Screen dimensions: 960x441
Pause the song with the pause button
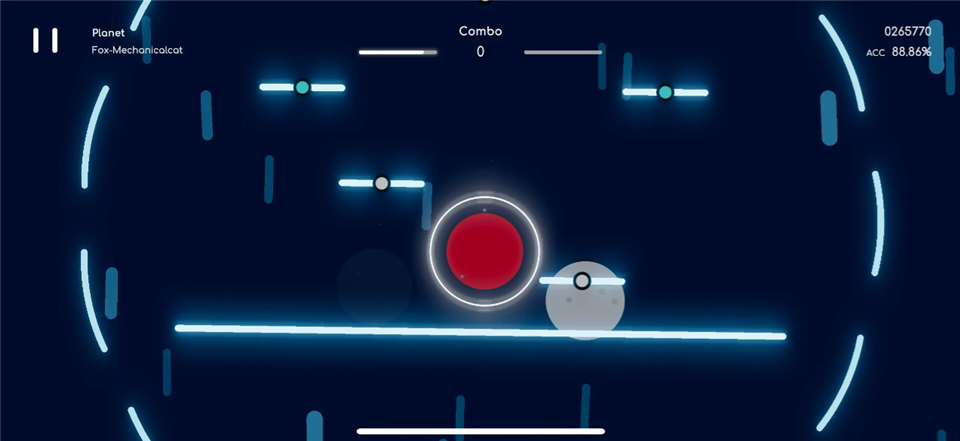[45, 40]
